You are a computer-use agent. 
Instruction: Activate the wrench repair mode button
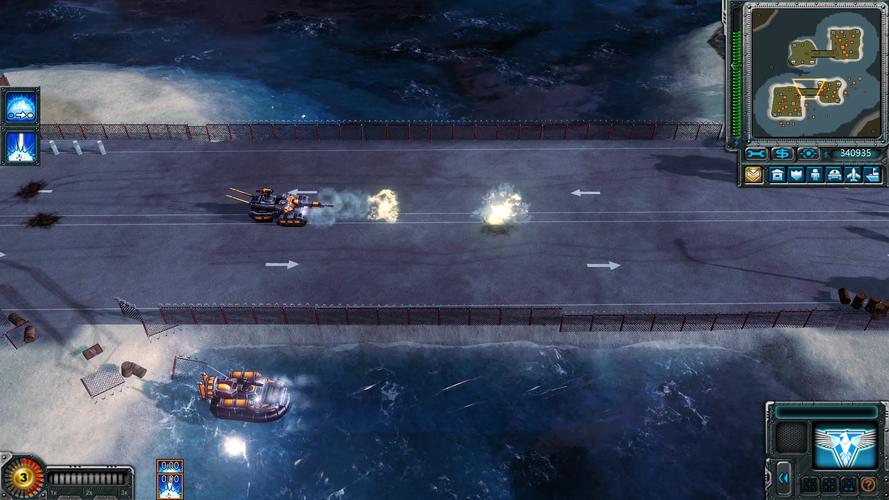tap(756, 154)
